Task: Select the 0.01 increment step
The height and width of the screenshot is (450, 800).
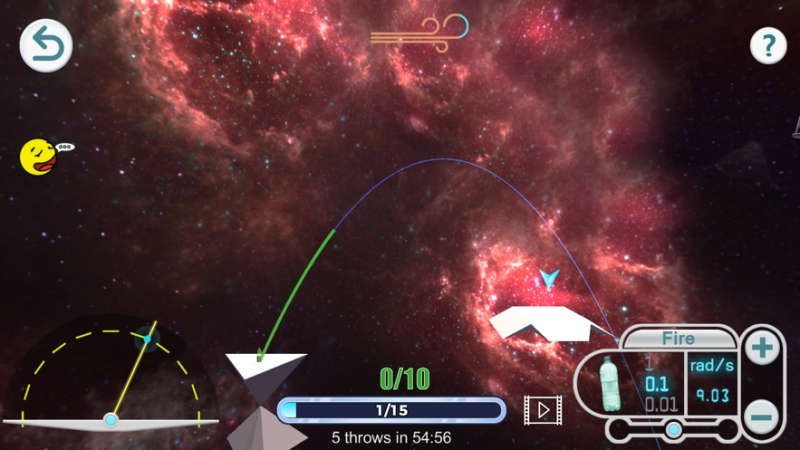Action: point(656,404)
